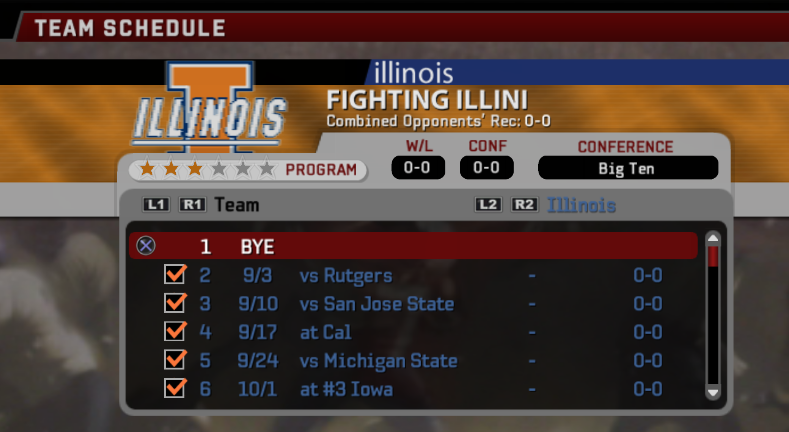The height and width of the screenshot is (432, 789).
Task: Select the week 1 BYE row
Action: pos(412,246)
